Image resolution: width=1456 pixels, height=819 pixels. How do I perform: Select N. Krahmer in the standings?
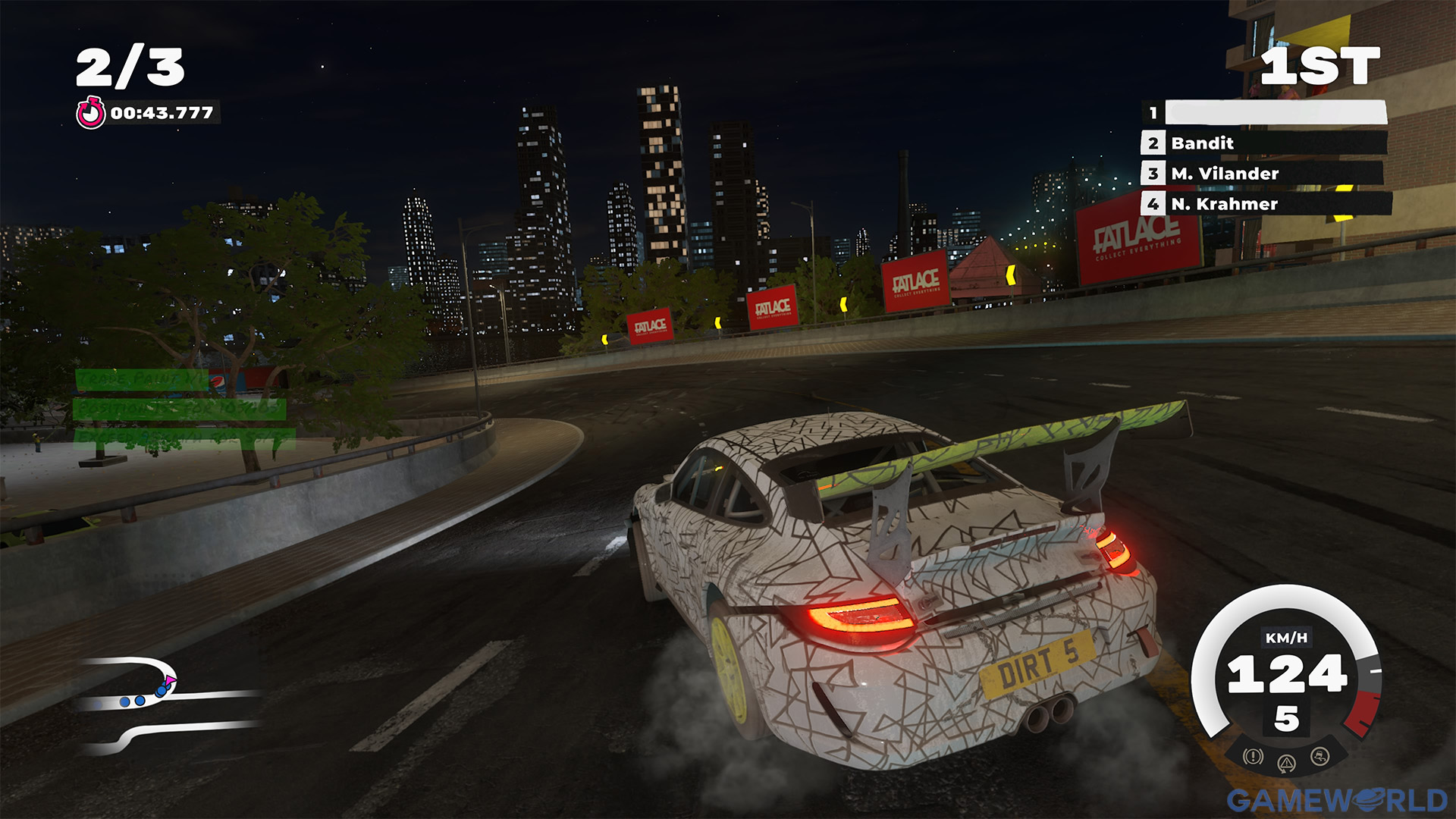(1263, 204)
